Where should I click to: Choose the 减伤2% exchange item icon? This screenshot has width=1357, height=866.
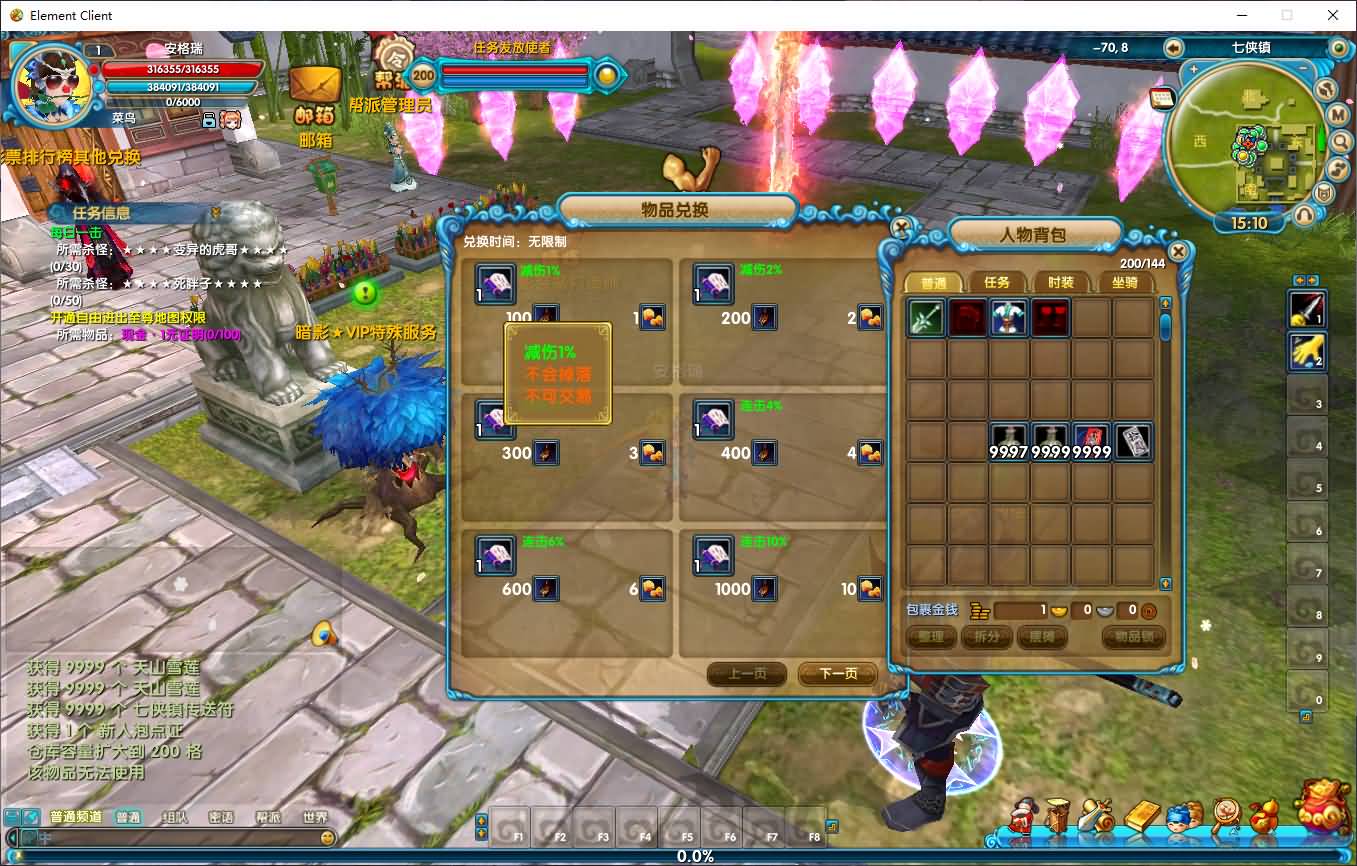[714, 284]
